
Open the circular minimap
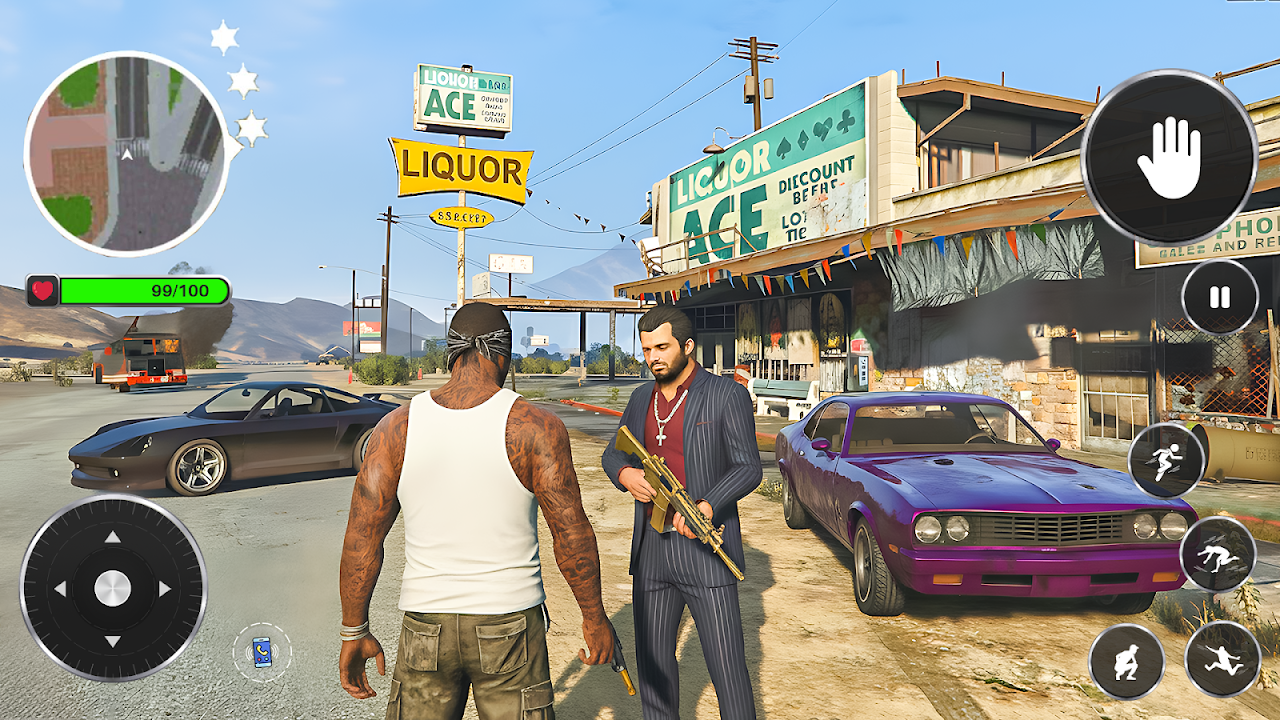(127, 153)
